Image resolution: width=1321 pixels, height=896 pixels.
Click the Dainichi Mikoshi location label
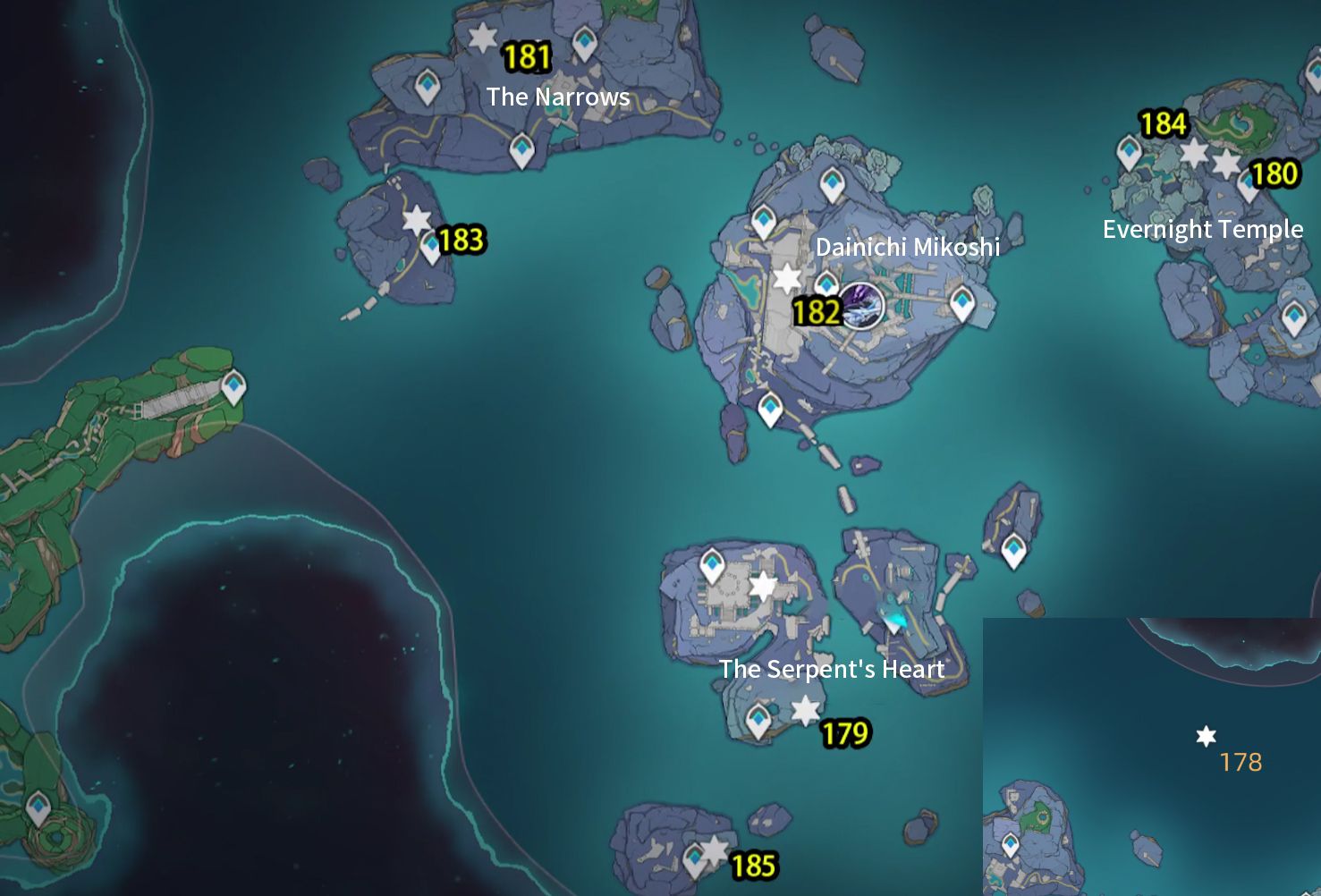coord(910,247)
